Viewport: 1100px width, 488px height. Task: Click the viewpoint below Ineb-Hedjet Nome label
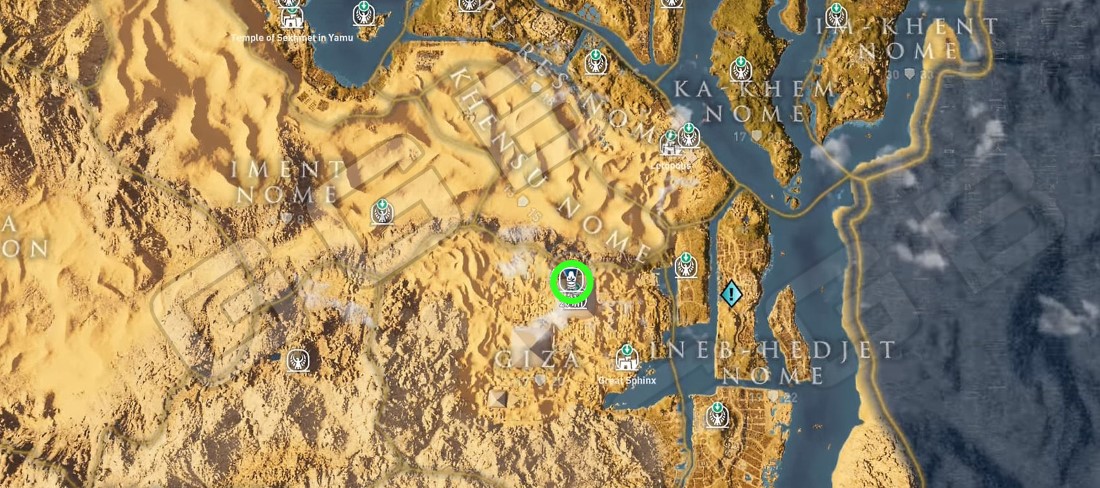tap(716, 414)
